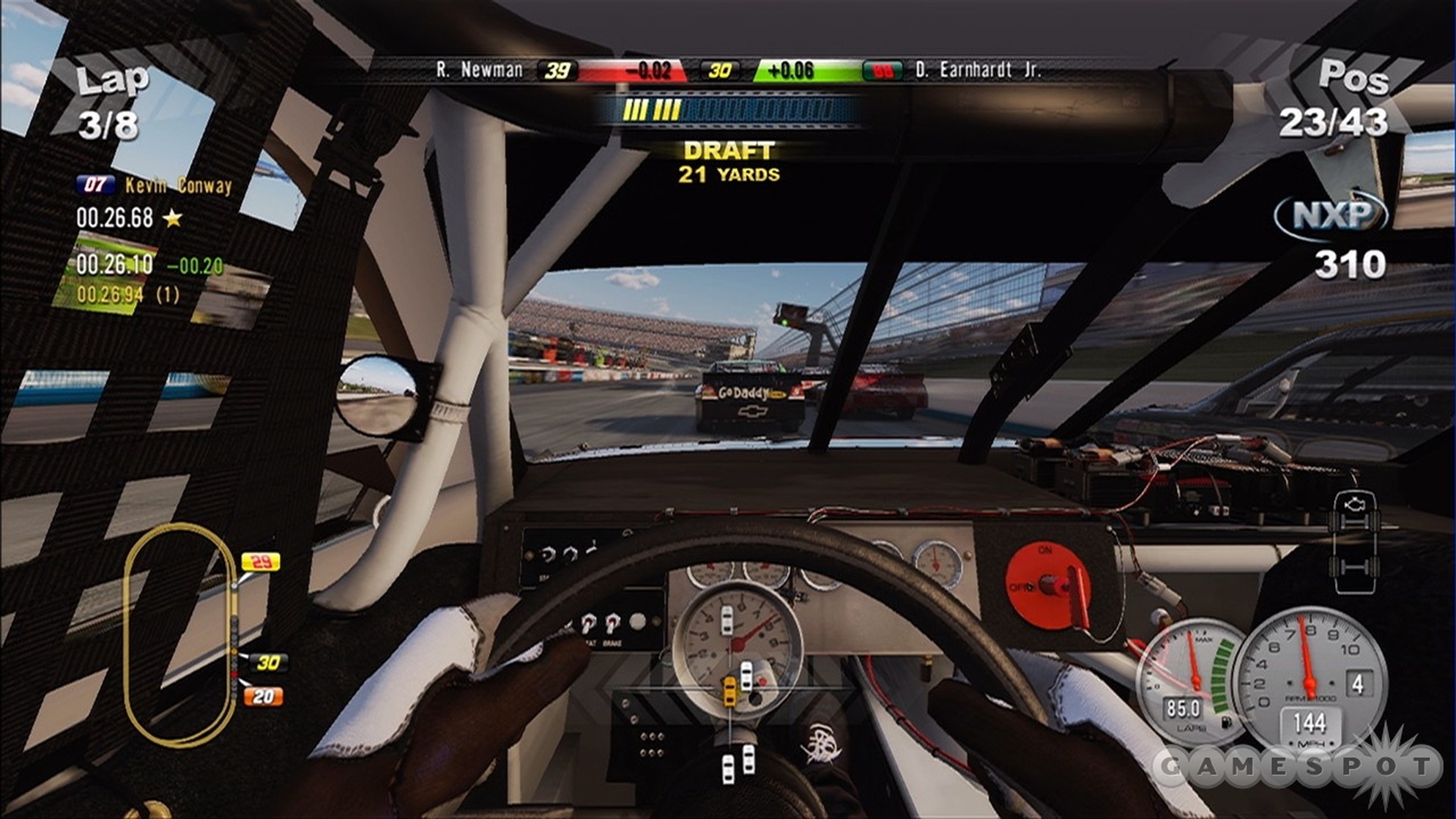The image size is (1456, 819).
Task: Click the car 30 marker beside the track map
Action: 267,662
